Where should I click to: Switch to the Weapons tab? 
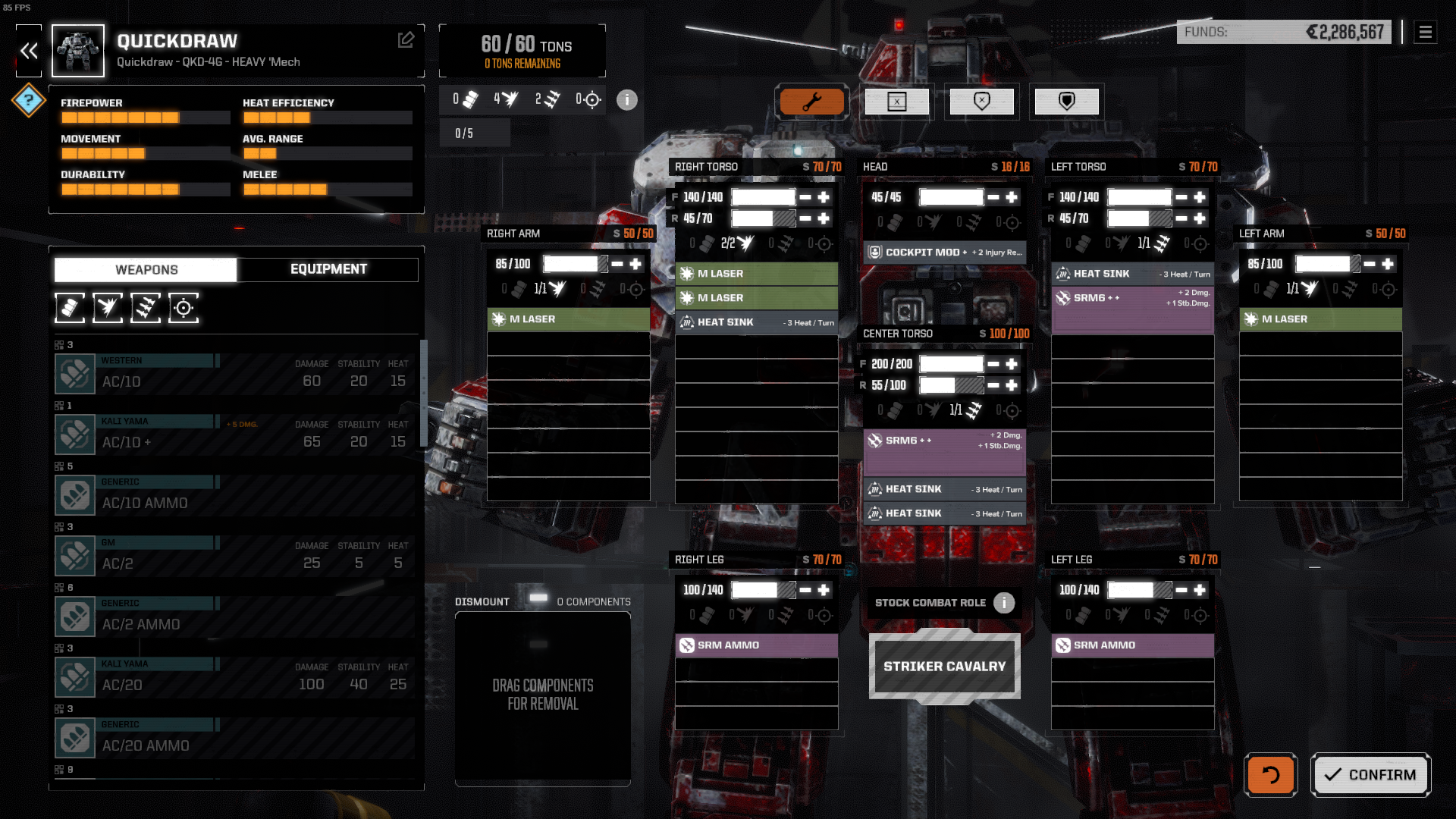pos(145,269)
